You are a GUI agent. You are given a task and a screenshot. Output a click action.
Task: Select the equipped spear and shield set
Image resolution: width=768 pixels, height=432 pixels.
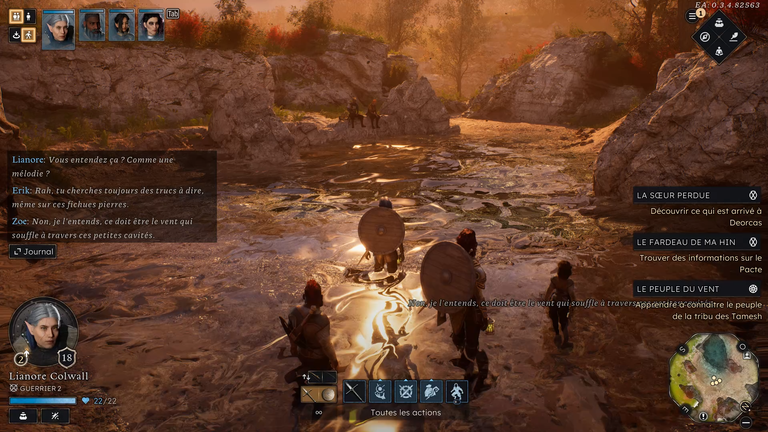[x=318, y=393]
